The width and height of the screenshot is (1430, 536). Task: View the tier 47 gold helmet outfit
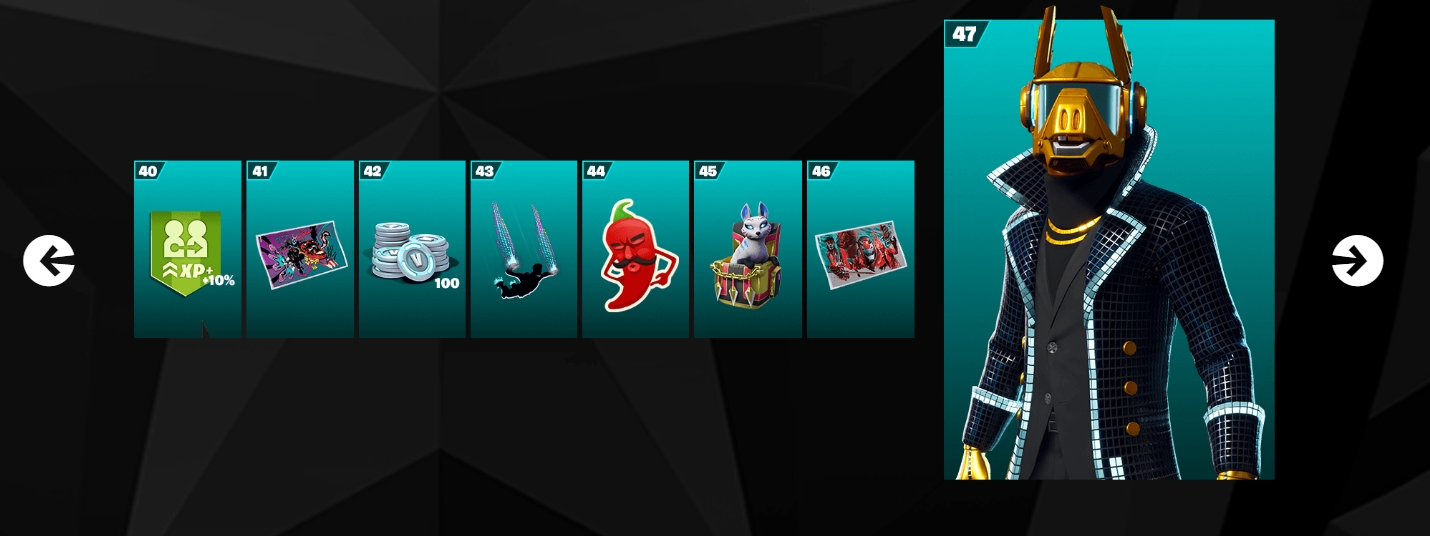[1109, 250]
